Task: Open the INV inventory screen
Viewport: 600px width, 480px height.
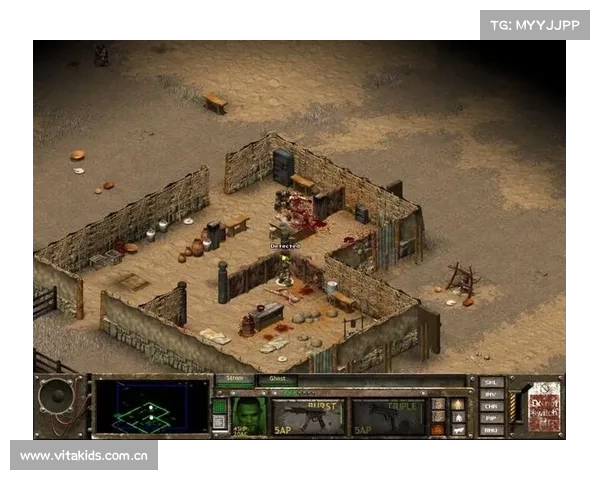Action: click(490, 394)
